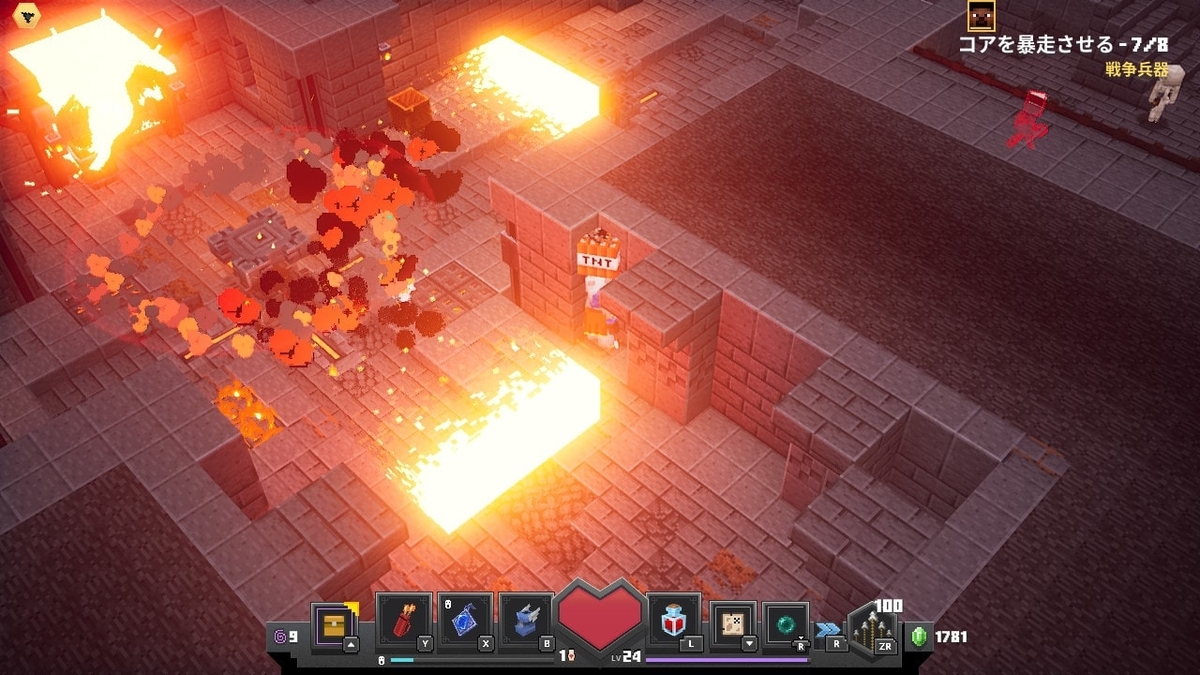
Task: Use the fireworks arrow artifact
Action: click(x=405, y=622)
